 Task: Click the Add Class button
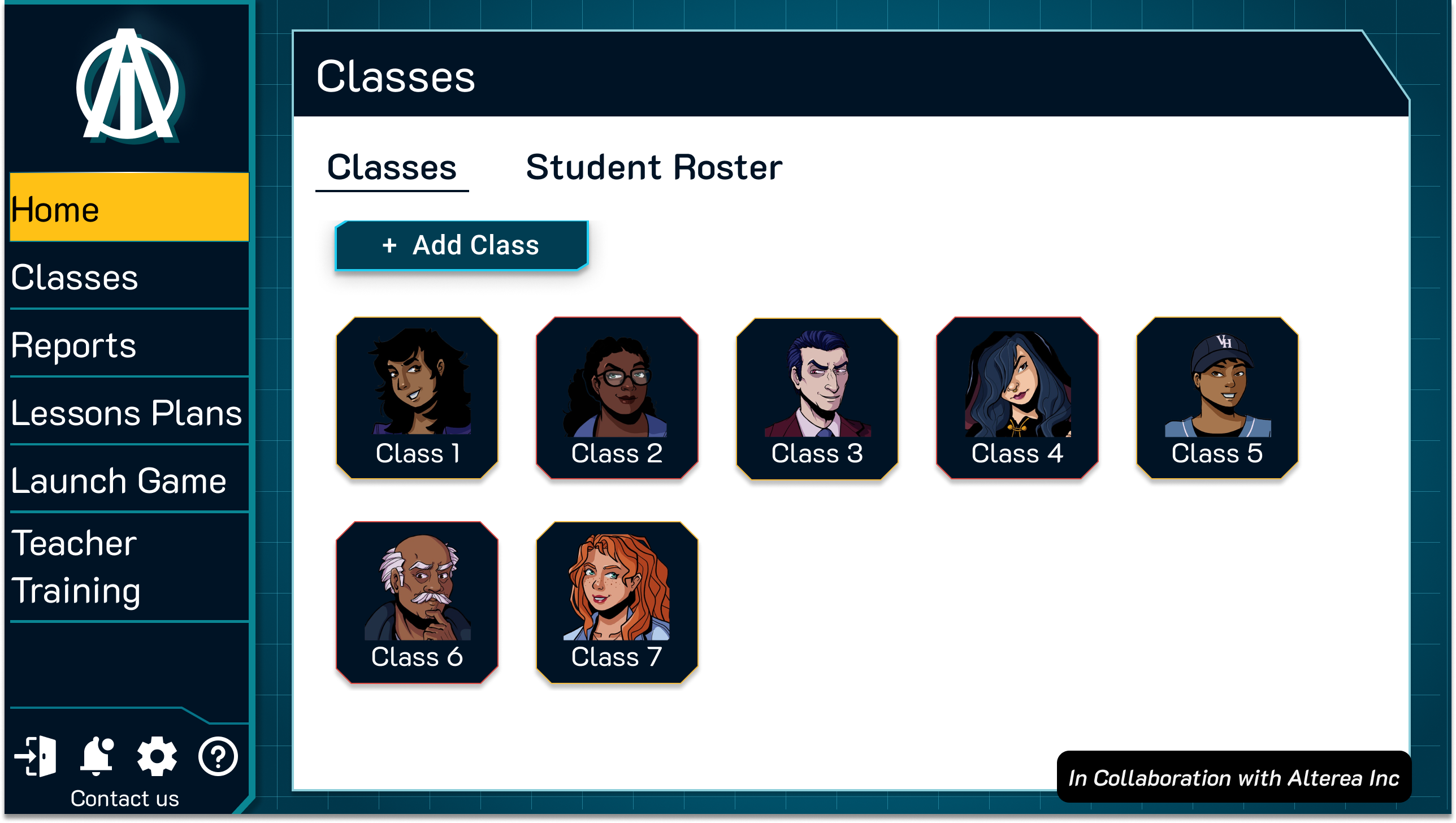point(461,245)
